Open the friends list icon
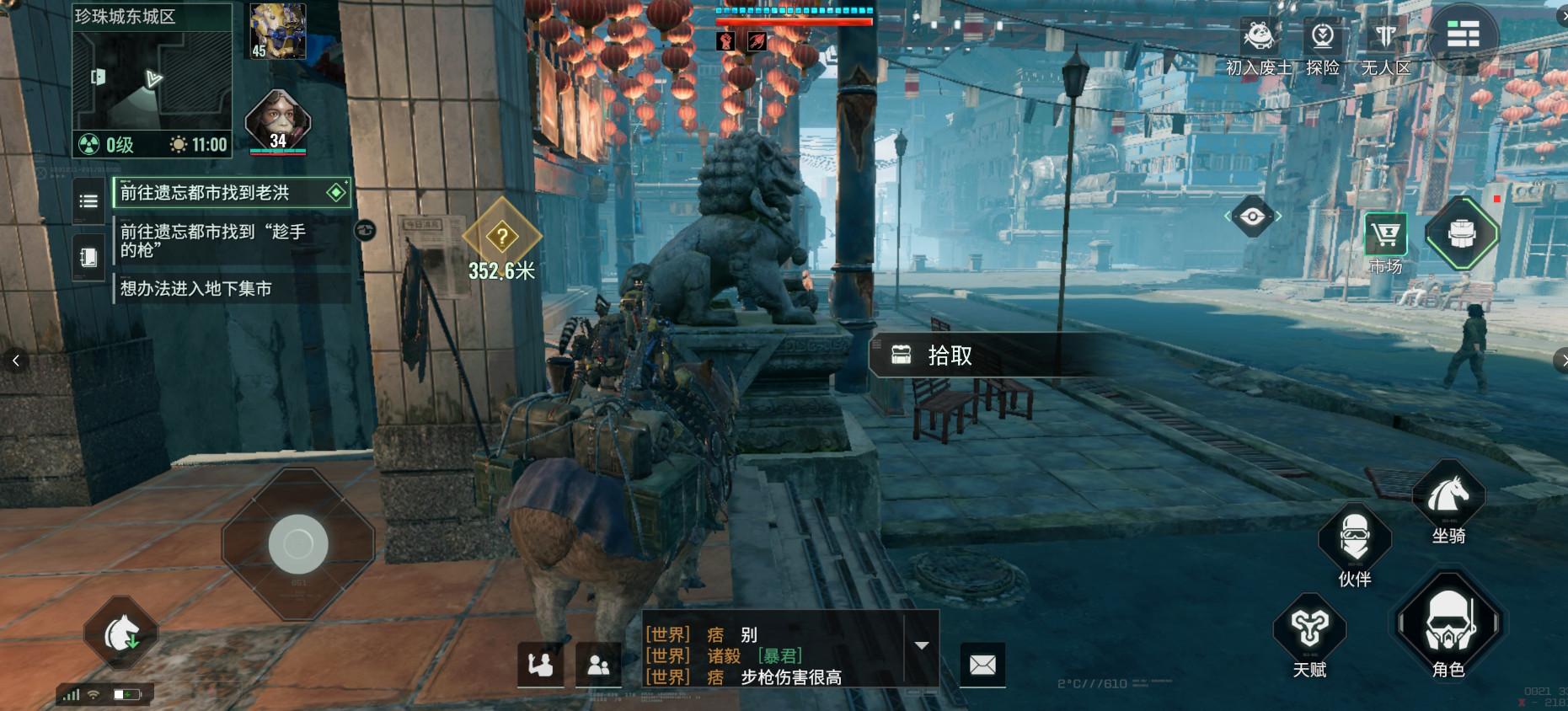Screen dimensions: 1568x711 pos(598,666)
